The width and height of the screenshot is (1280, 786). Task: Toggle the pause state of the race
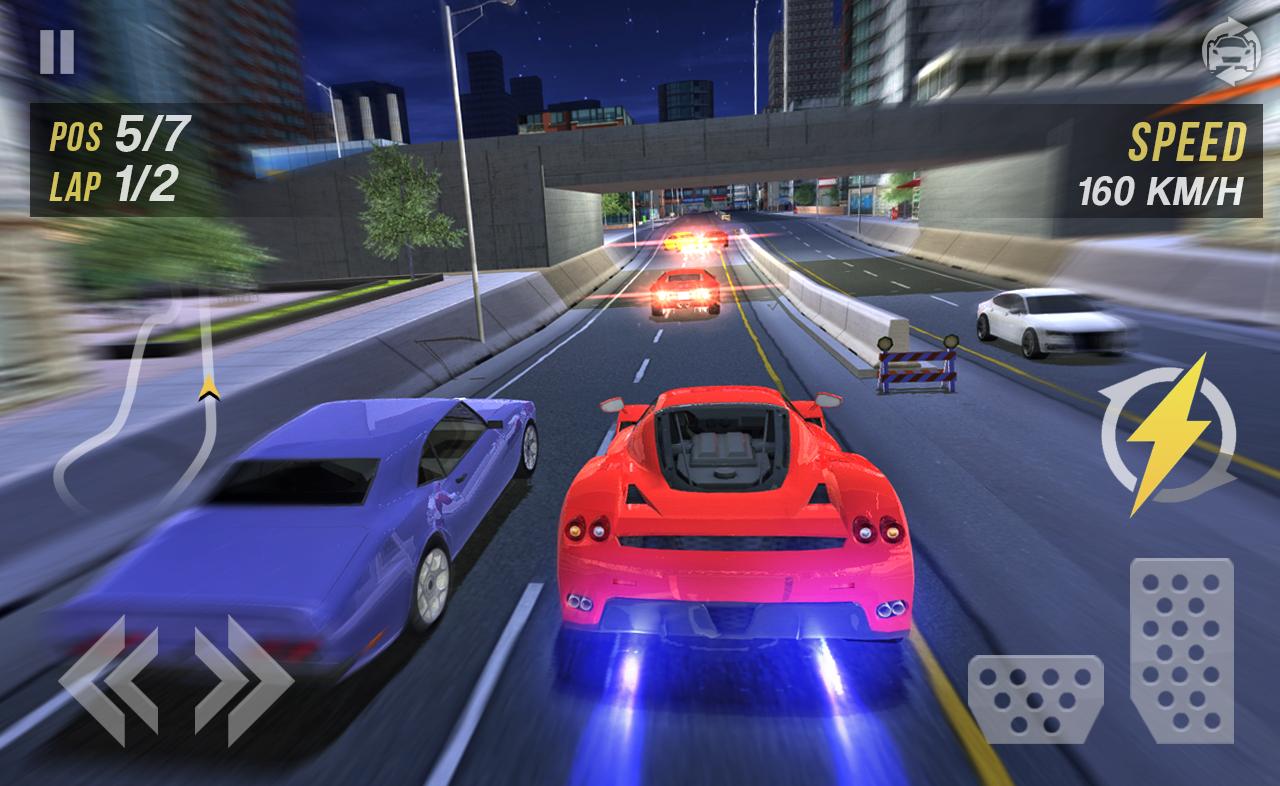(57, 50)
